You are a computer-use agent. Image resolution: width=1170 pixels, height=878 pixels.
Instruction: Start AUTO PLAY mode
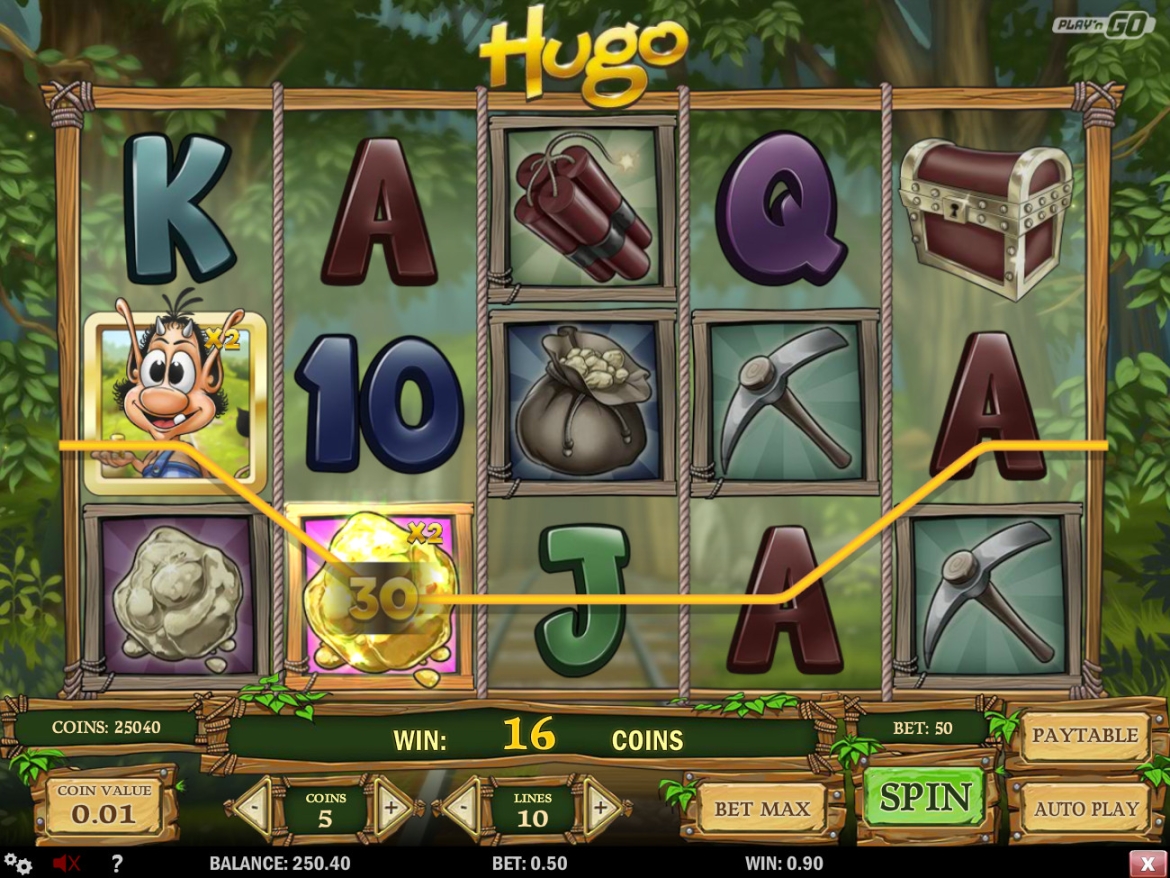[x=1086, y=808]
